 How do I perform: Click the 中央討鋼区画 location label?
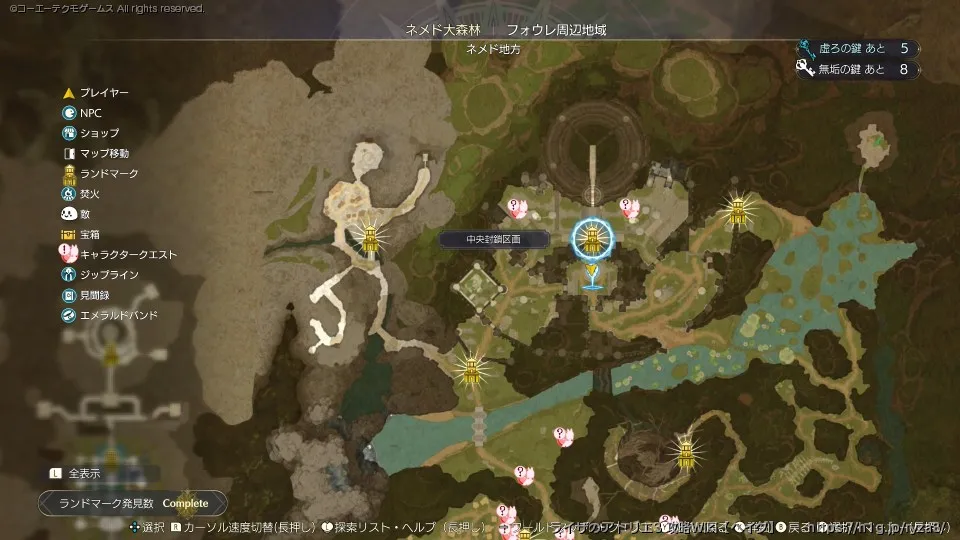494,240
